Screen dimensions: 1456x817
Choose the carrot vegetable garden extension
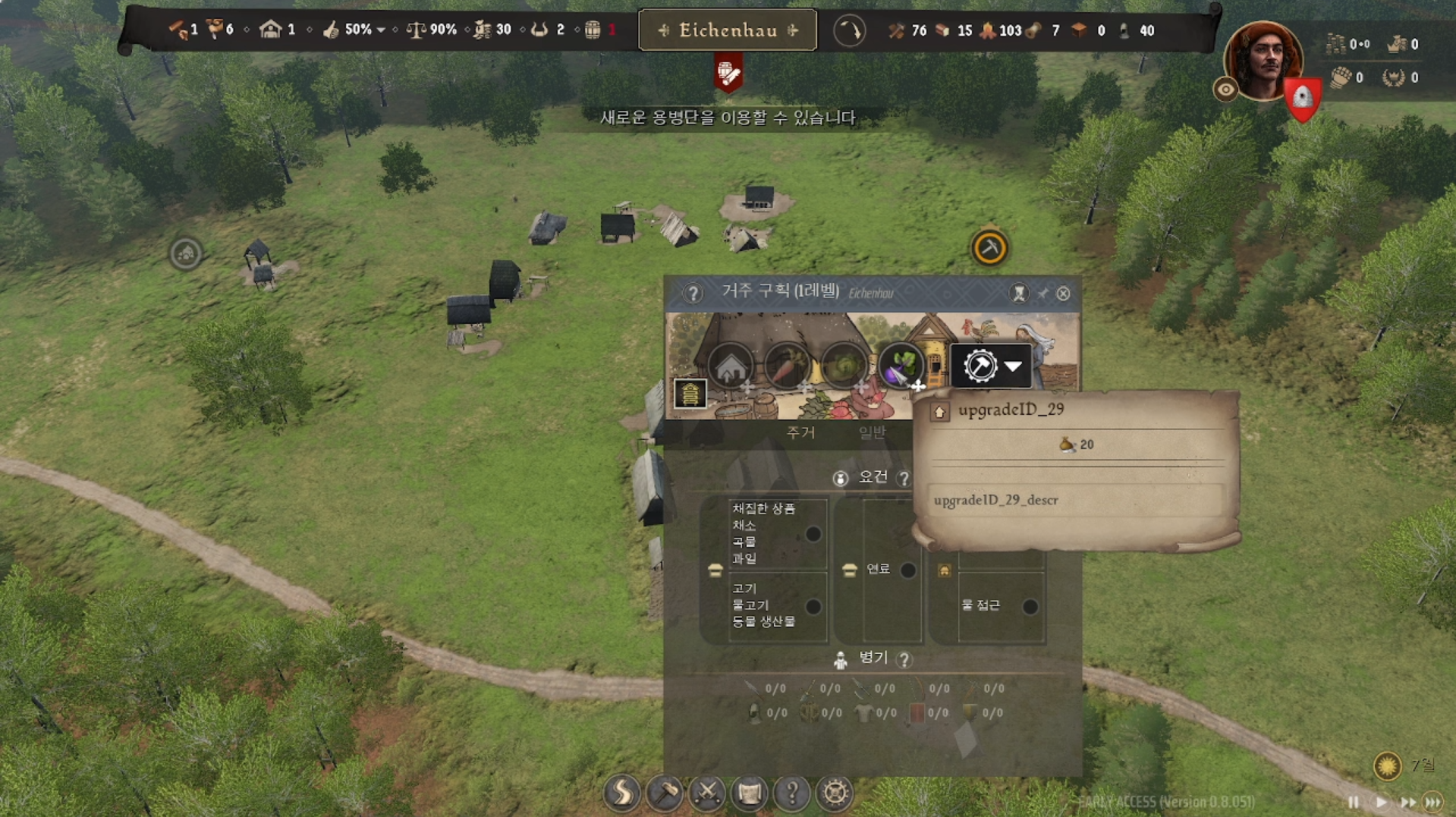tap(787, 367)
